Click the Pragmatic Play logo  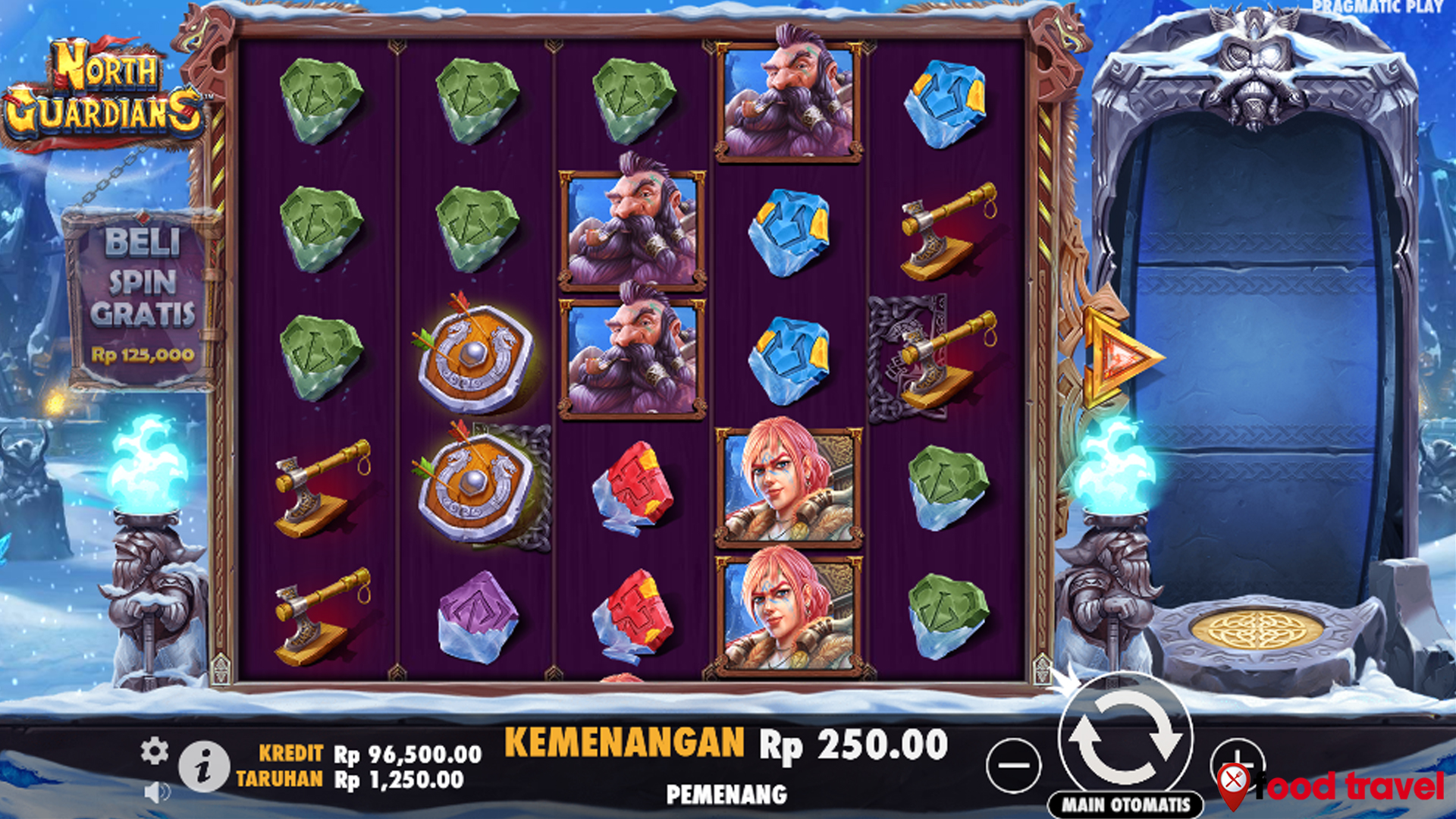(x=1378, y=8)
